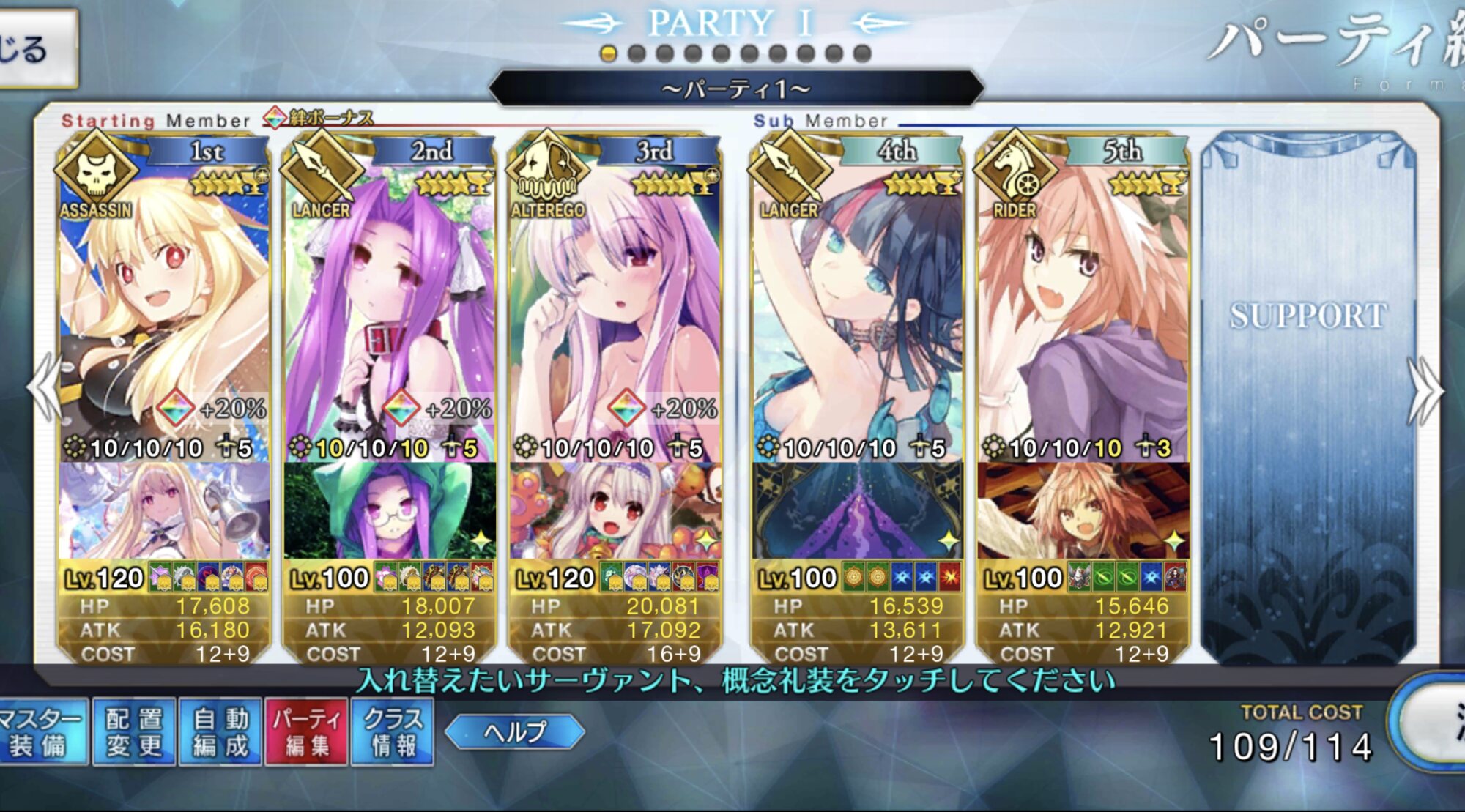
Task: Show クラス情報 class info
Action: click(393, 731)
